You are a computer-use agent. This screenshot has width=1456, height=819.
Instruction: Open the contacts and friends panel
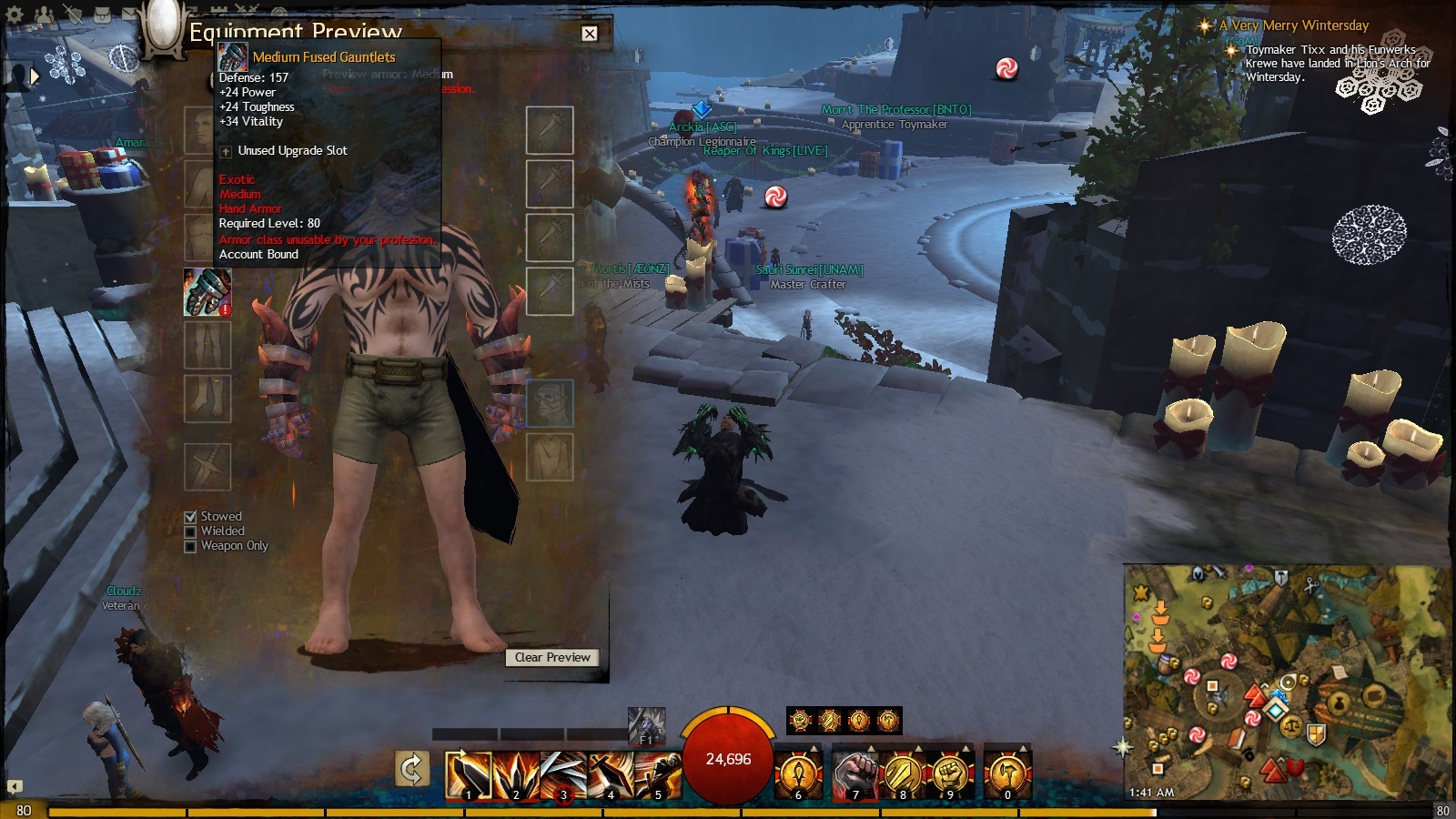(x=45, y=15)
